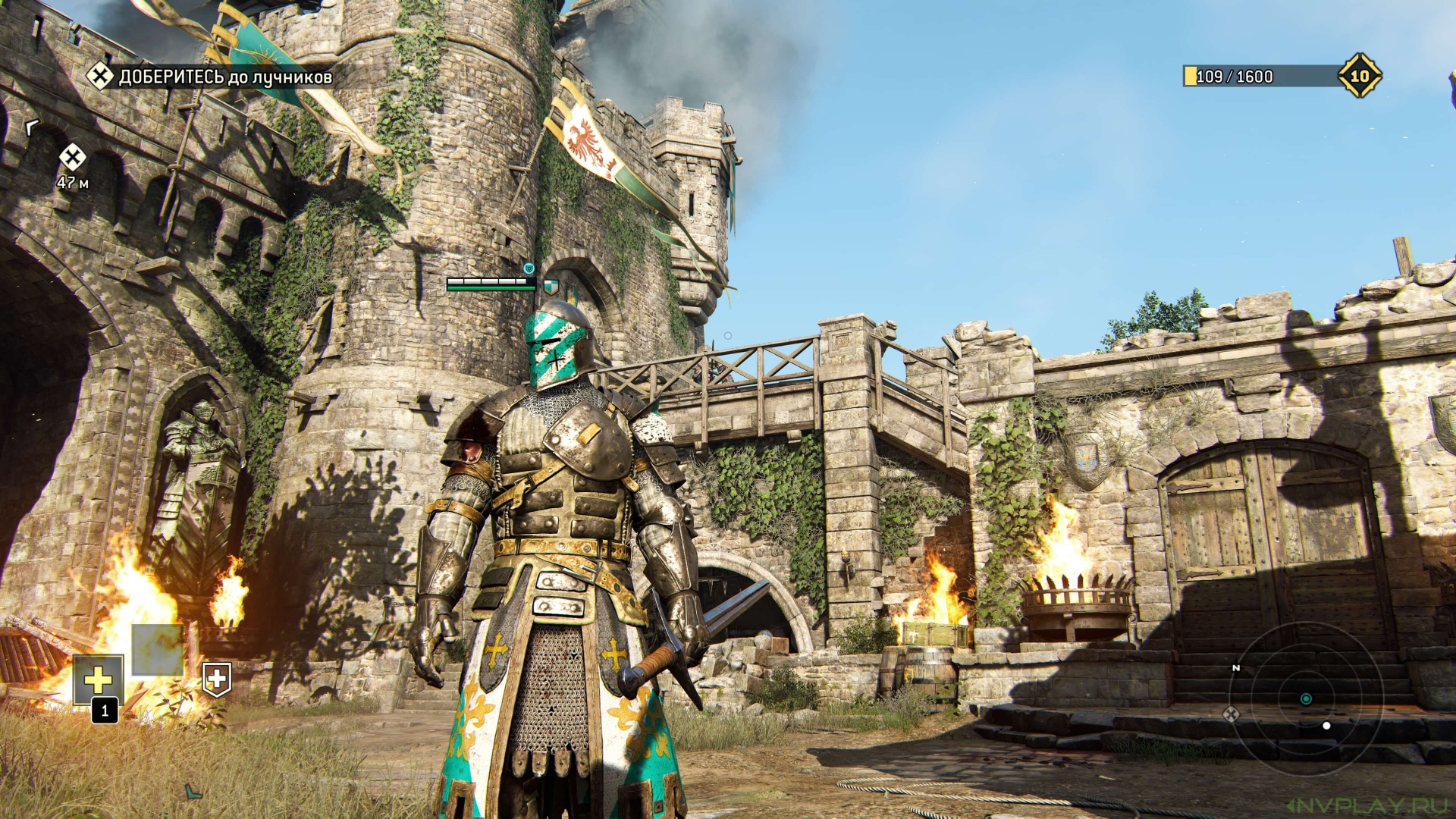Click the objective waypoint marker showing 47 м
The height and width of the screenshot is (819, 1456).
click(73, 158)
